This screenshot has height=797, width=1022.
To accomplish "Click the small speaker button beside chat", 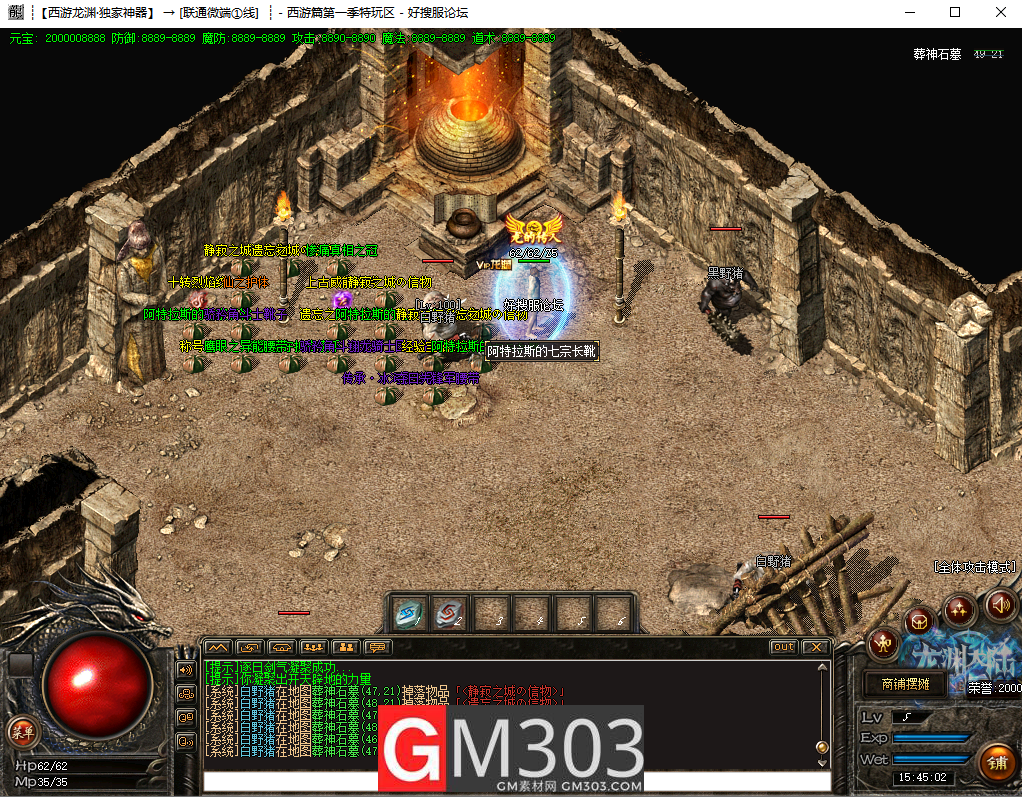I will pos(185,669).
